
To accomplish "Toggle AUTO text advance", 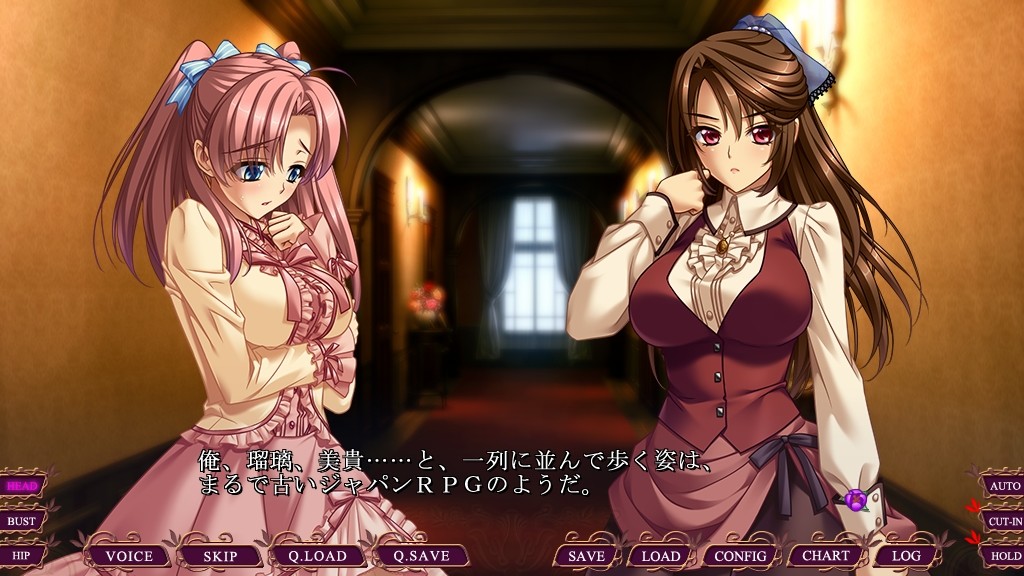I will (x=1002, y=486).
